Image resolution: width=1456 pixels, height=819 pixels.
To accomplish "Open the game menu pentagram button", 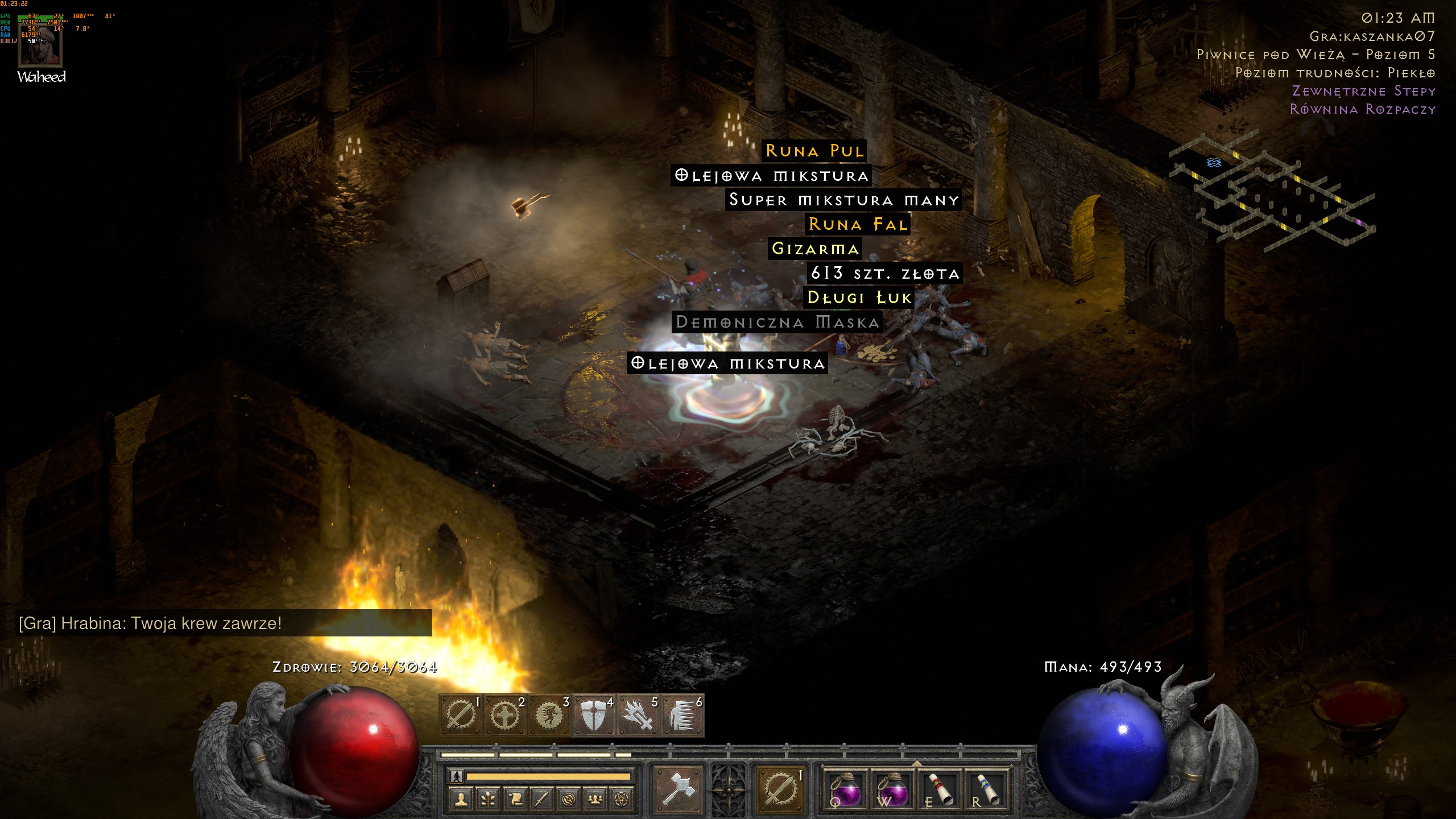I will pos(622,800).
